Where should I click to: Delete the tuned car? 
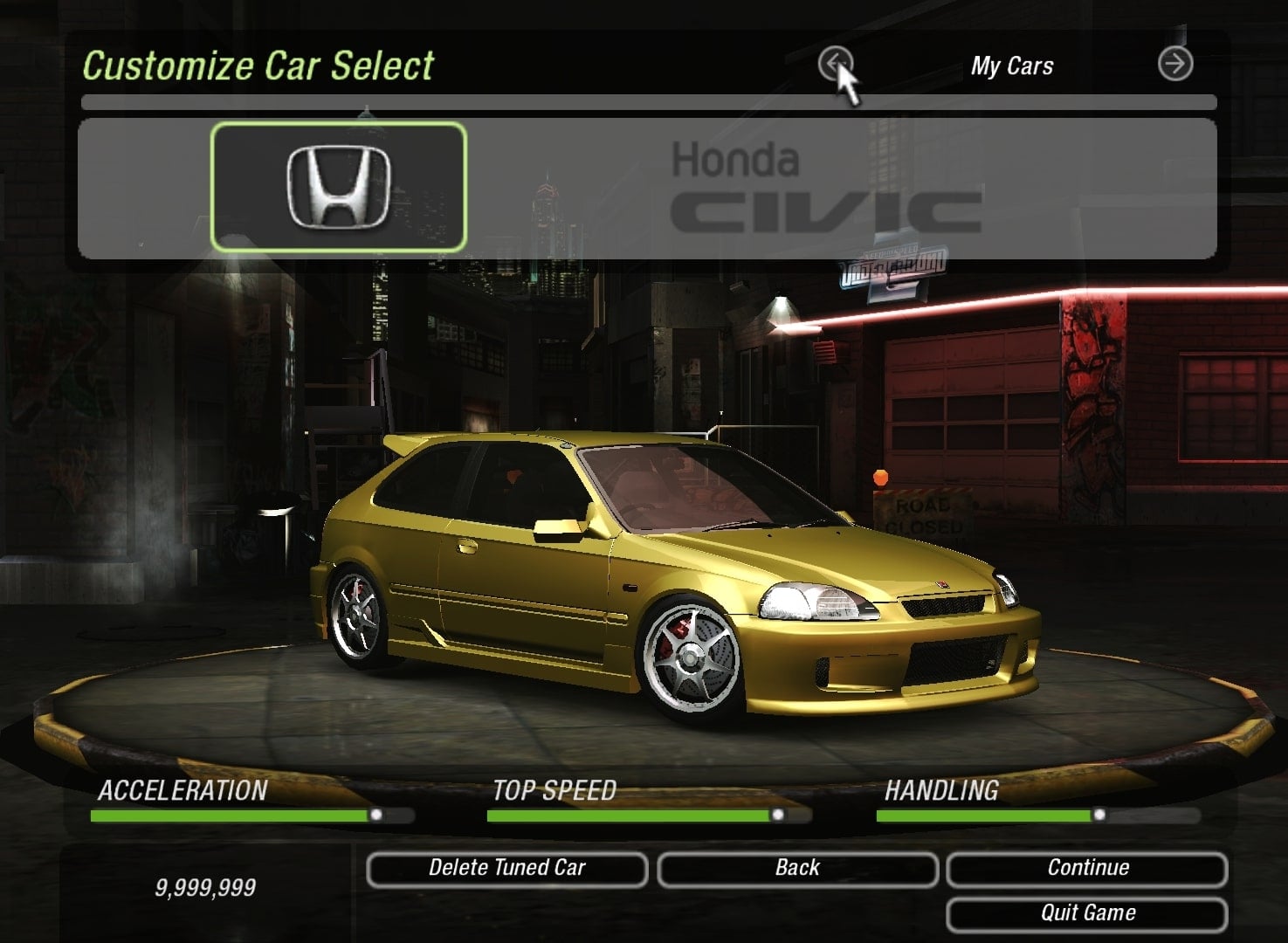pyautogui.click(x=506, y=869)
